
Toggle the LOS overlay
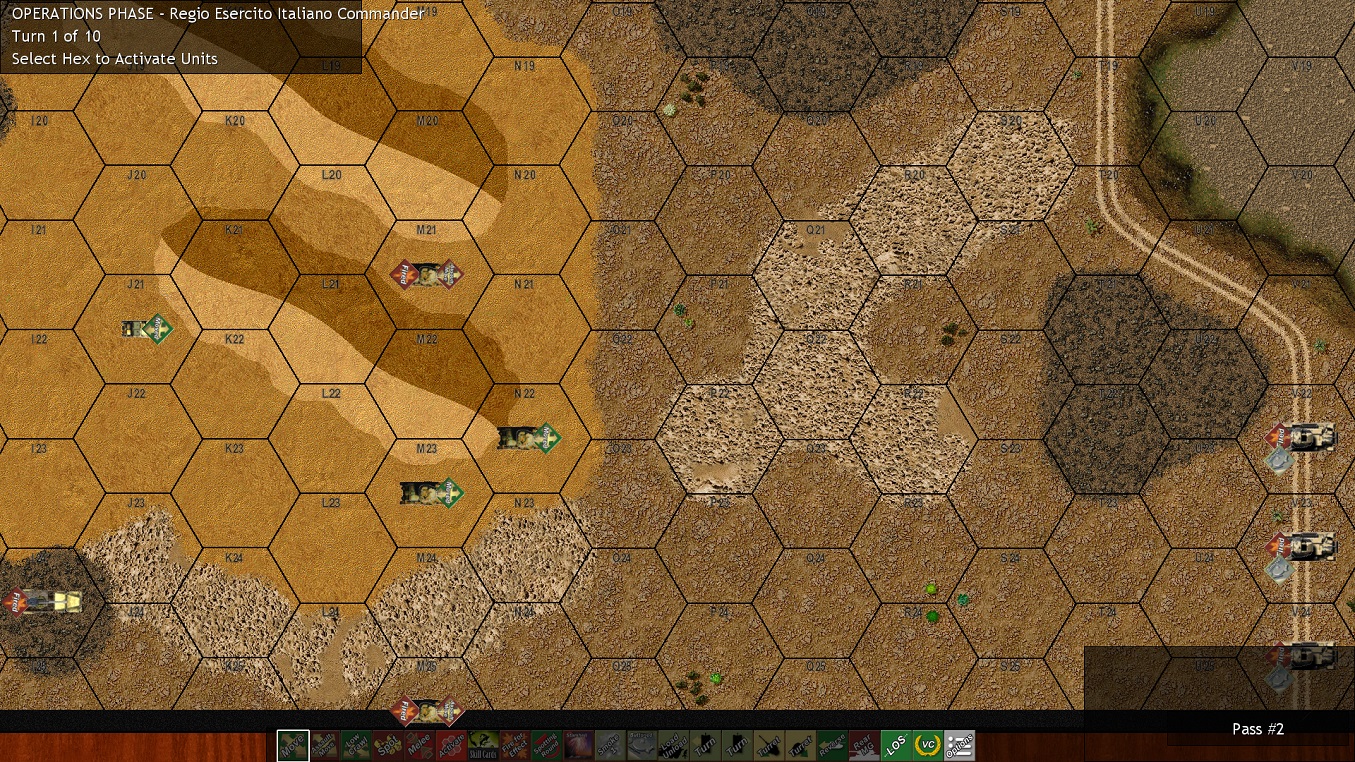[898, 745]
